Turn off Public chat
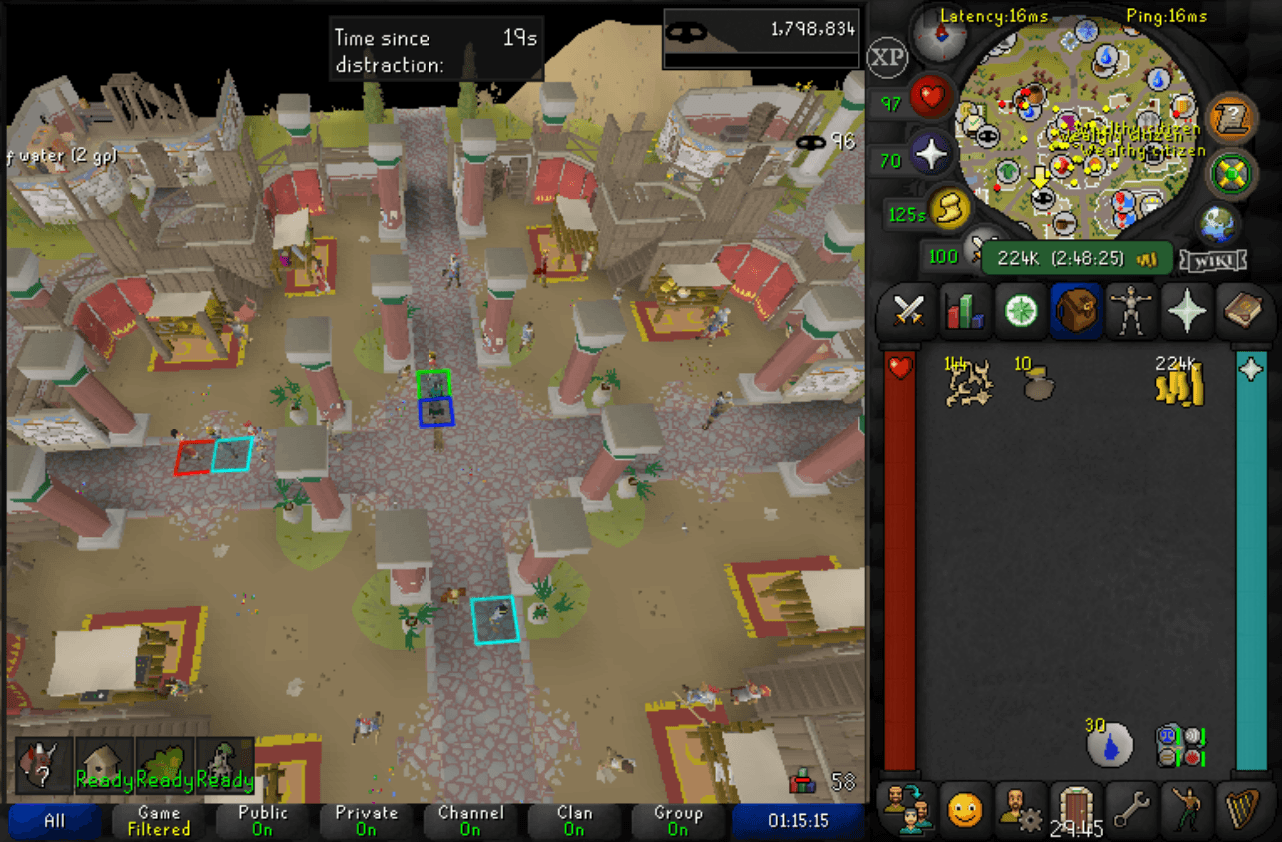Screen dimensions: 1282x842 [261, 820]
